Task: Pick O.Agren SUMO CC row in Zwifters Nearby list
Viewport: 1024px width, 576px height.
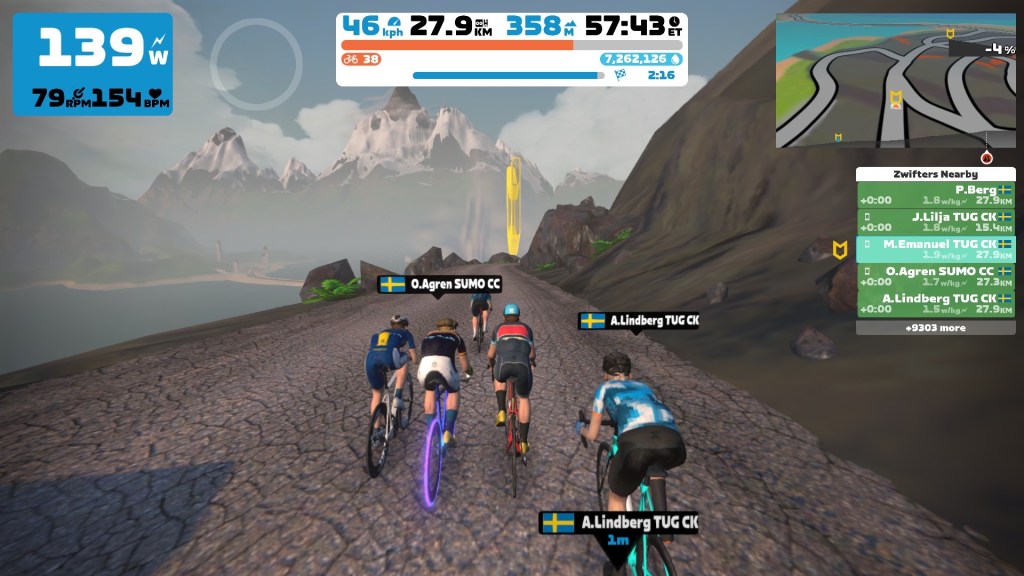Action: point(935,276)
